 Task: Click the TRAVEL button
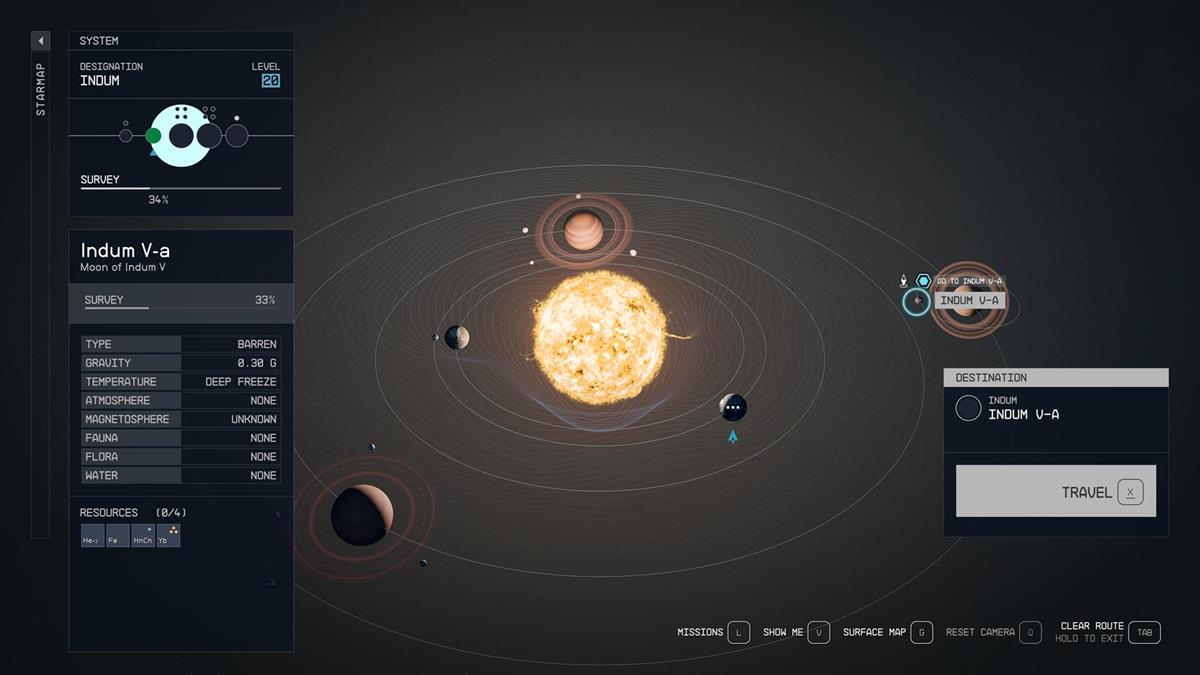point(1055,491)
